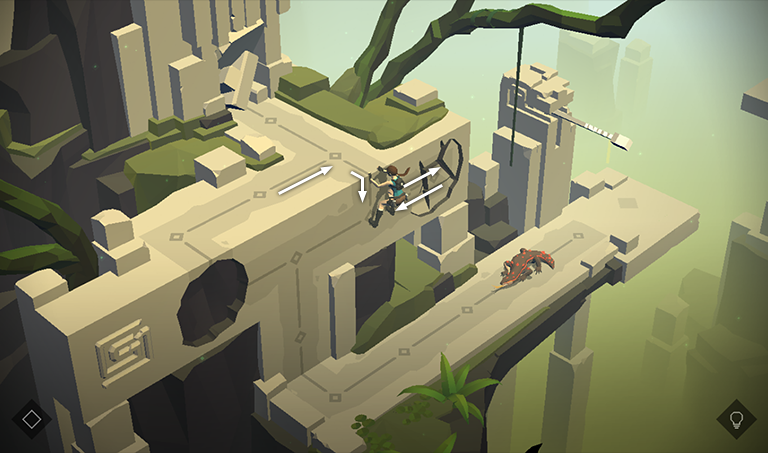Open the diamond pause menu button
The image size is (768, 453).
31,418
